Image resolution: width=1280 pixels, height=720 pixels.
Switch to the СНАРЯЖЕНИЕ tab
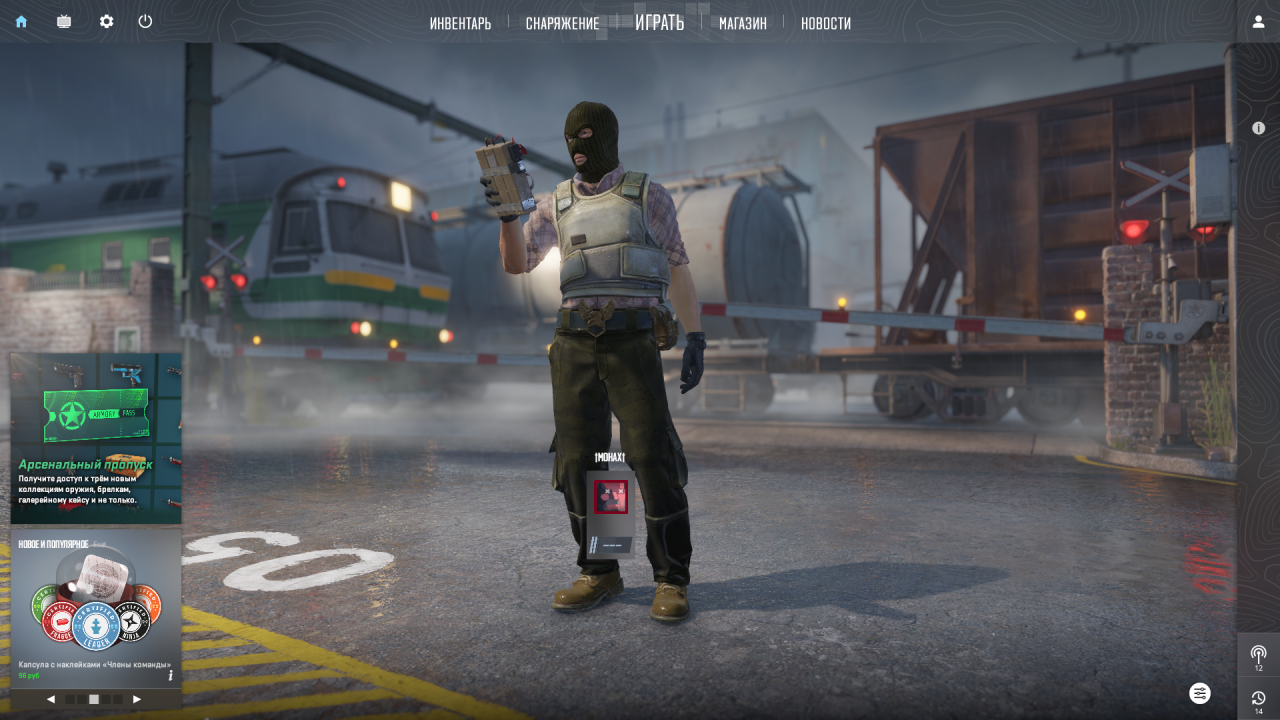click(x=562, y=23)
